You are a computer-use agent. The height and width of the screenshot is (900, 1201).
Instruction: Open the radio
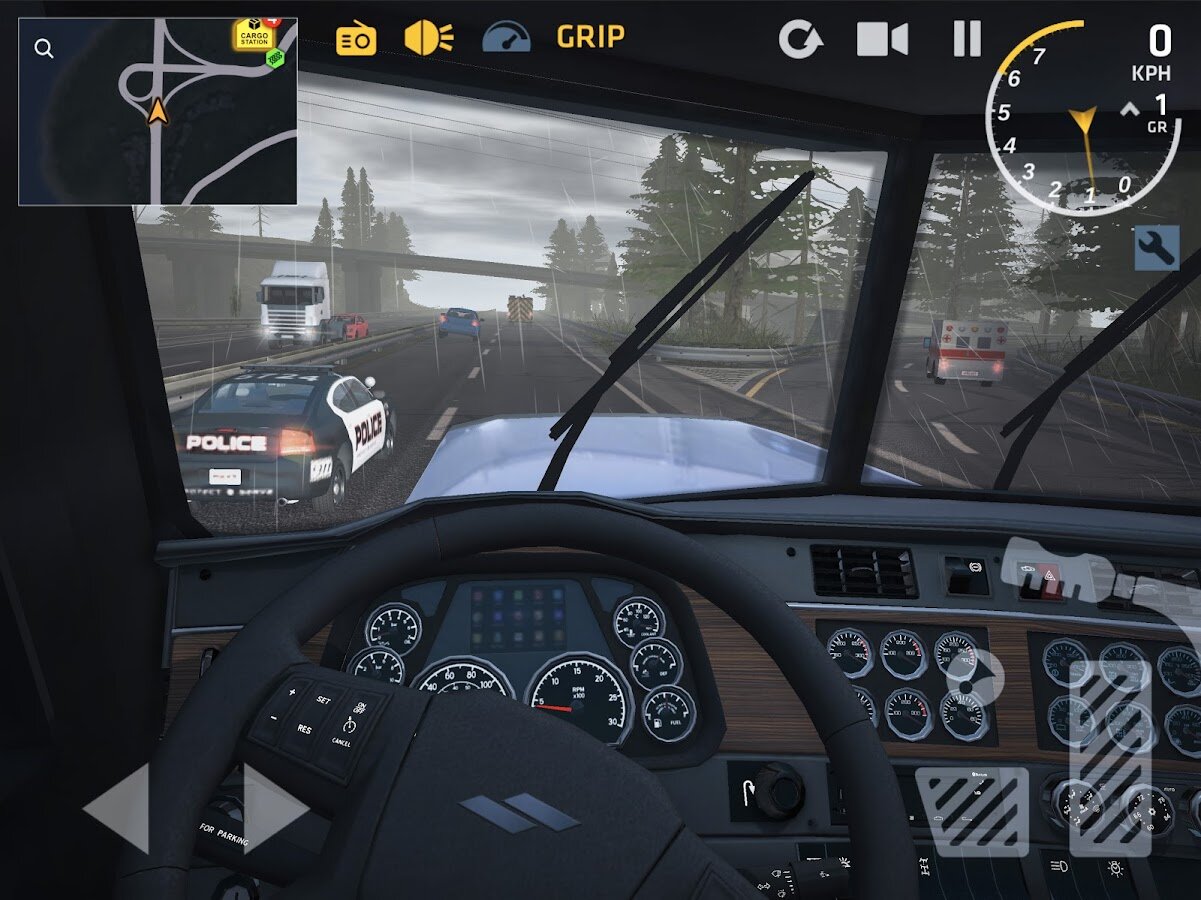[356, 39]
